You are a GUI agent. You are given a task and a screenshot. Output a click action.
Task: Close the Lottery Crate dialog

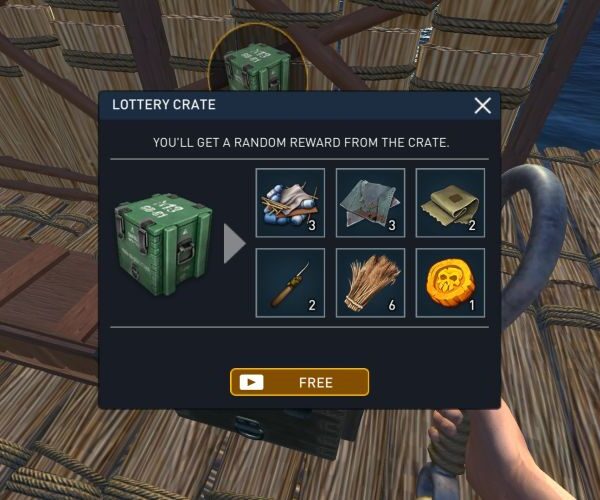point(483,105)
